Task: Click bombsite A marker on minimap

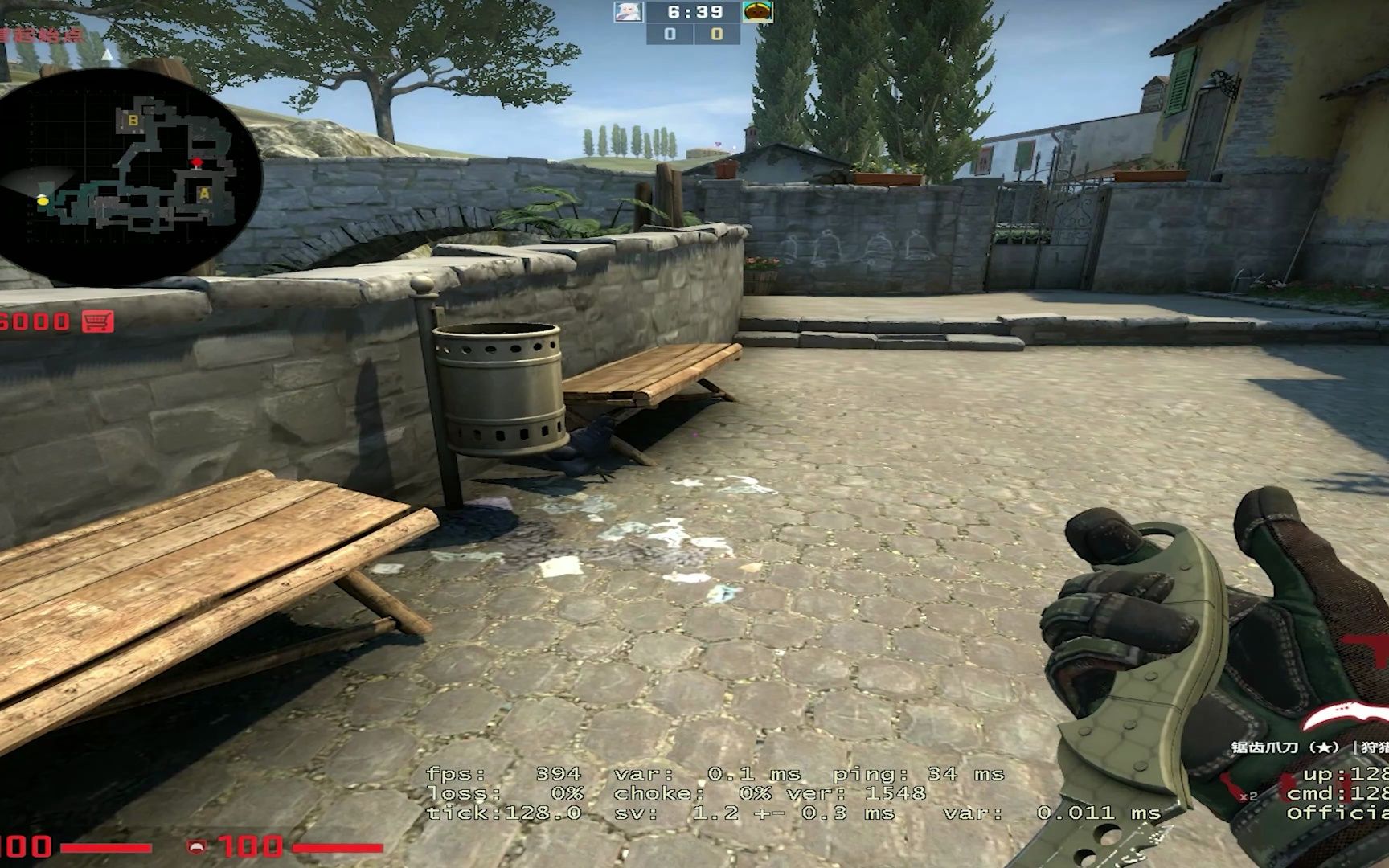Action: tap(205, 193)
